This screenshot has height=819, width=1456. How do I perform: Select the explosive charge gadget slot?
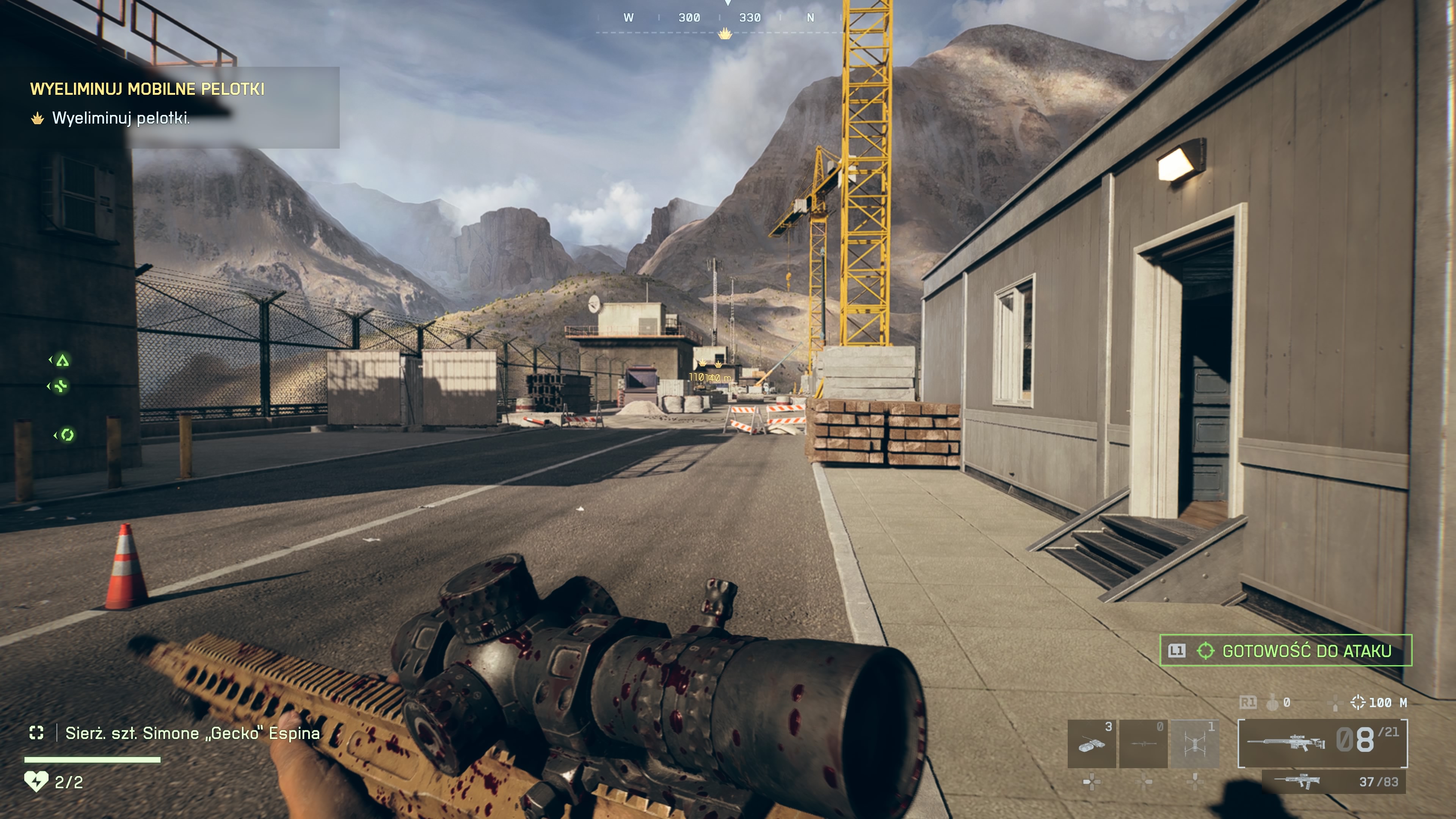click(1092, 743)
